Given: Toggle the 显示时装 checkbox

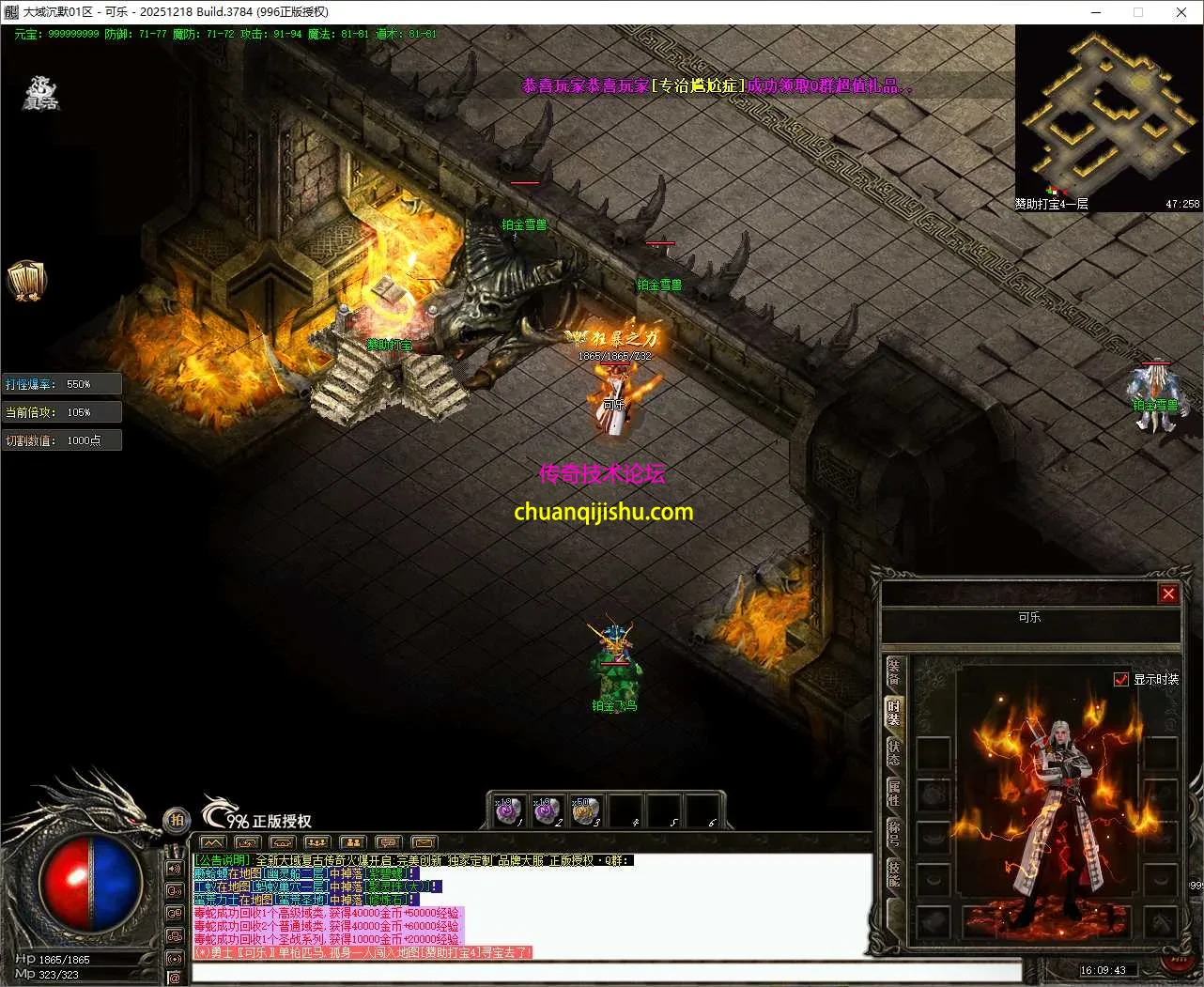Looking at the screenshot, I should pos(1120,679).
